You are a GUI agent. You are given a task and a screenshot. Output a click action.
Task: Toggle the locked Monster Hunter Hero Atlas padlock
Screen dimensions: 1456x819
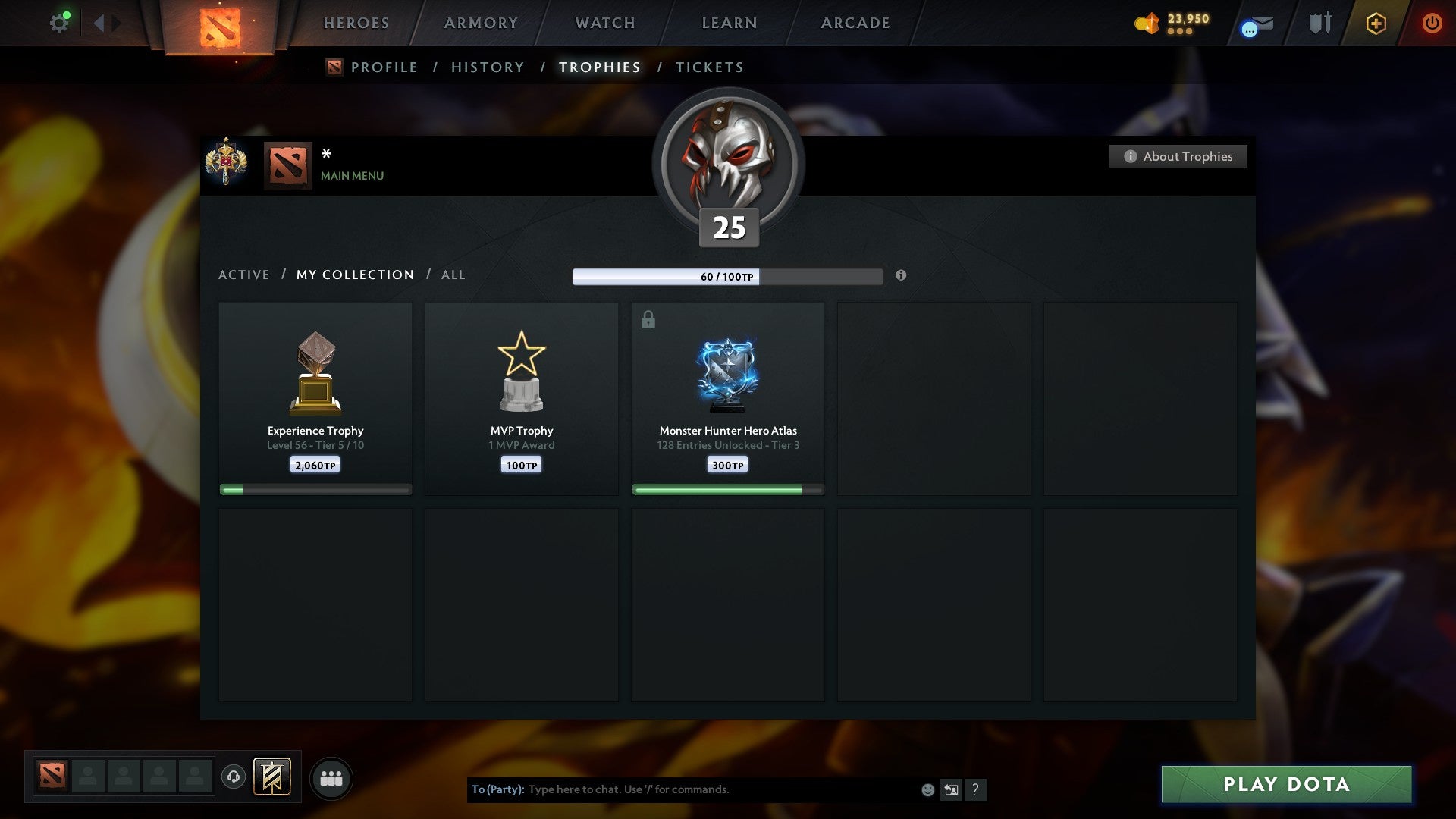[647, 319]
